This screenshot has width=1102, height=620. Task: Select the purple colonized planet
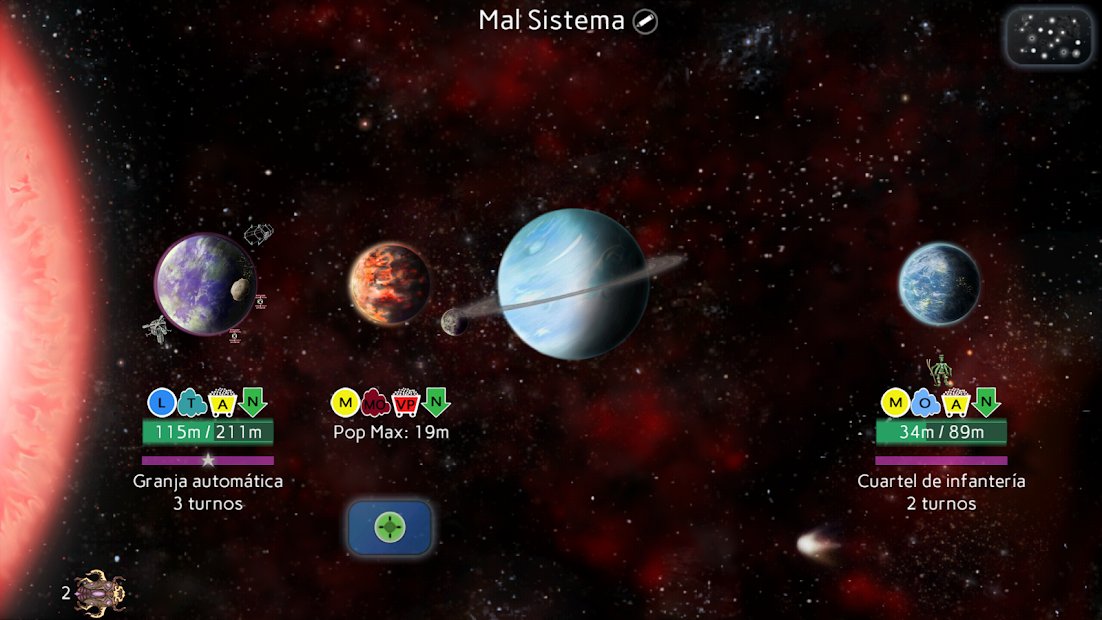click(x=203, y=284)
